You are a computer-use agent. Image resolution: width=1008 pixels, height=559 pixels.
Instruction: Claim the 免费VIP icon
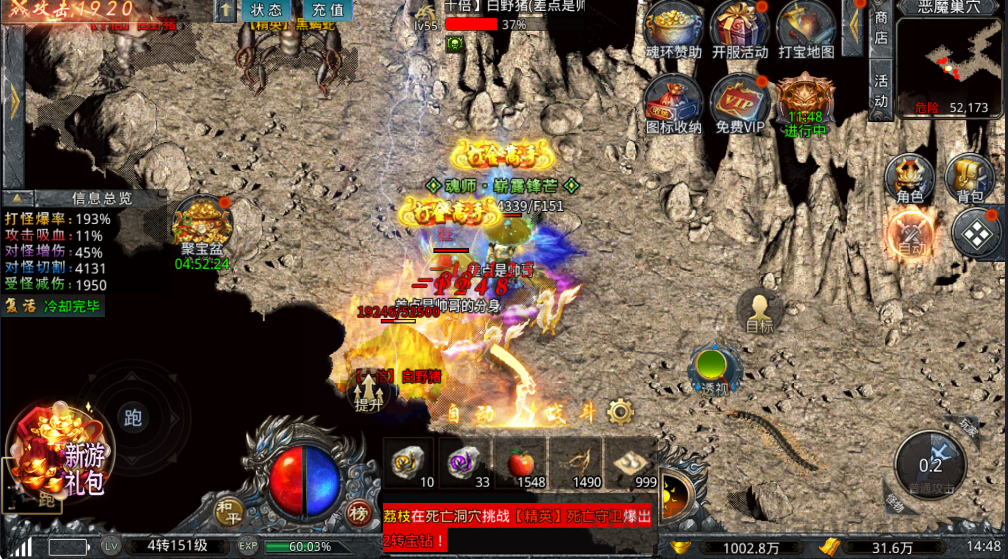(739, 102)
